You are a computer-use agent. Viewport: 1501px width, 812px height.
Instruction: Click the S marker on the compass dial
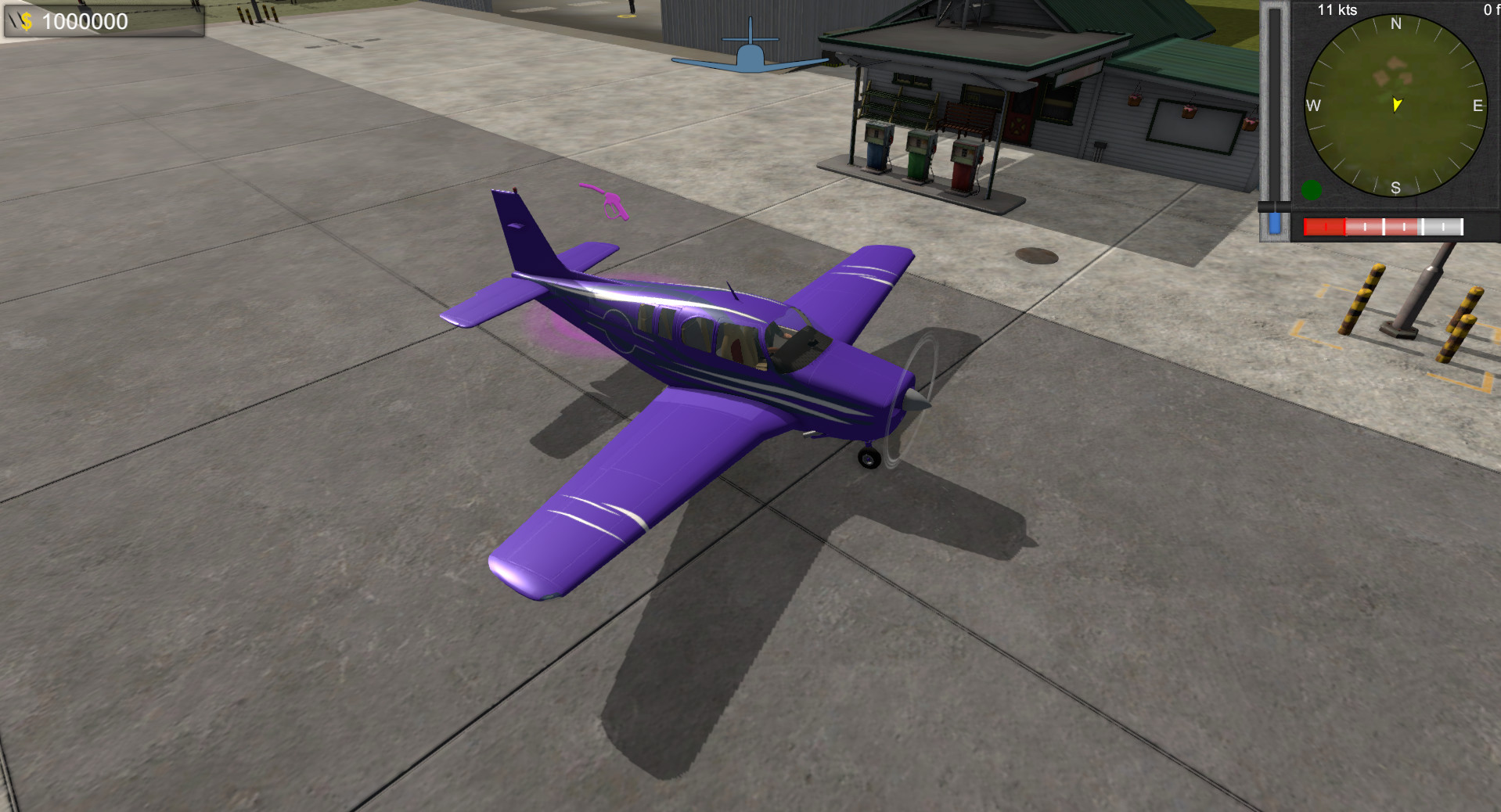[x=1395, y=187]
